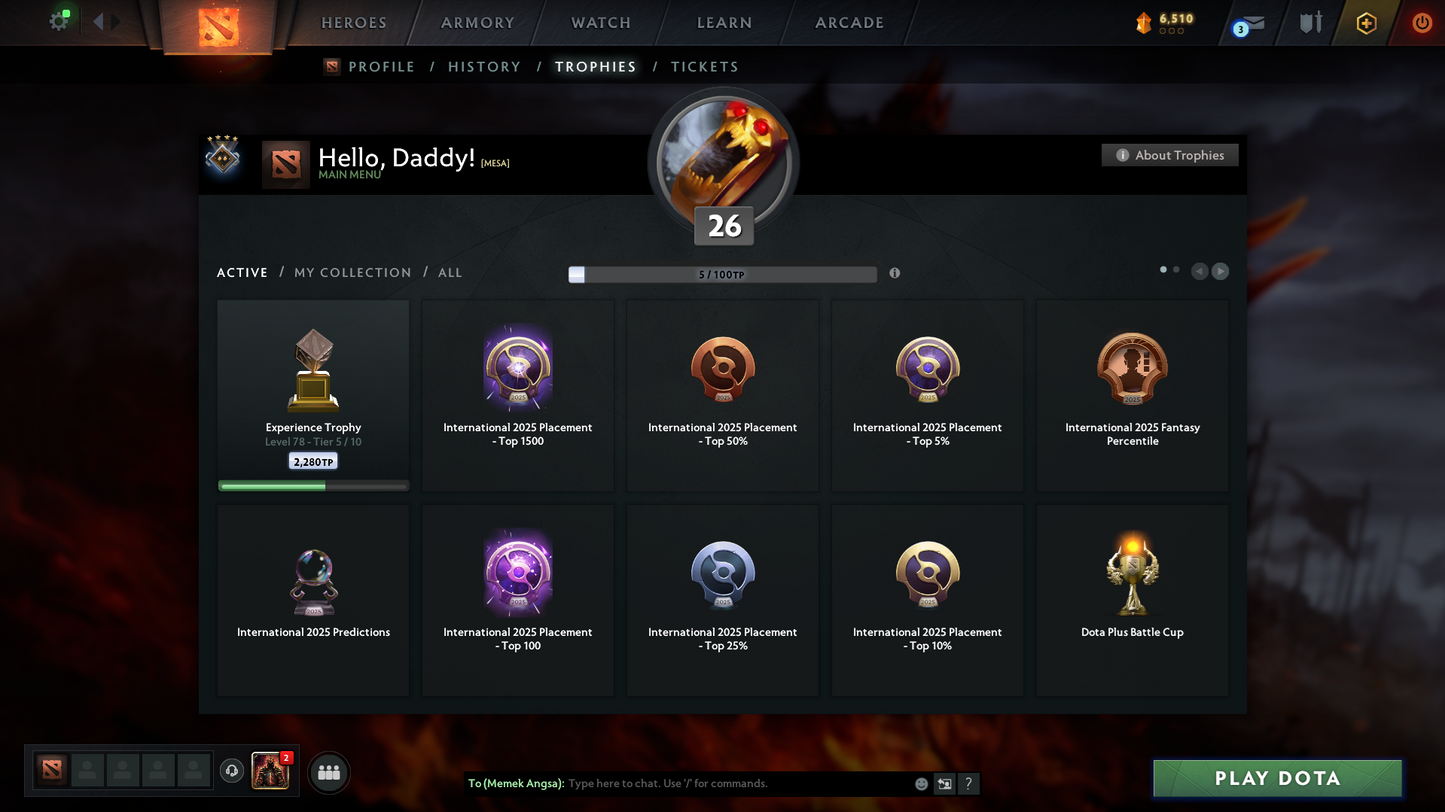The width and height of the screenshot is (1445, 812).
Task: Click the chat input field to Memek Angsa
Action: (x=700, y=784)
